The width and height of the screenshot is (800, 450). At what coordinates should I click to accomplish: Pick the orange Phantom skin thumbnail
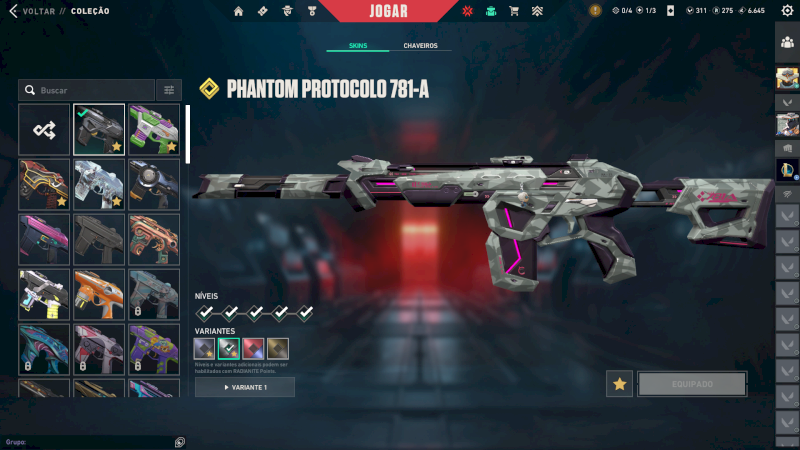99,294
